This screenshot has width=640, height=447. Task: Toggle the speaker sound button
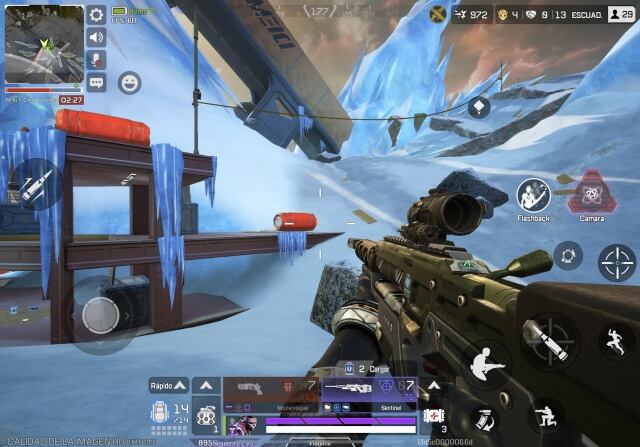point(96,37)
